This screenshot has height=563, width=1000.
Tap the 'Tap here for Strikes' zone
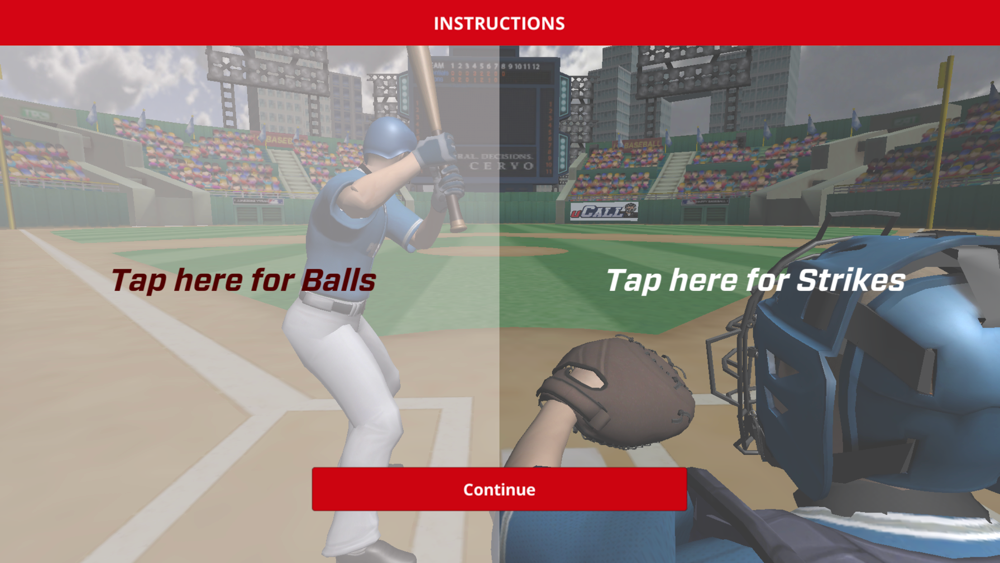[x=755, y=280]
